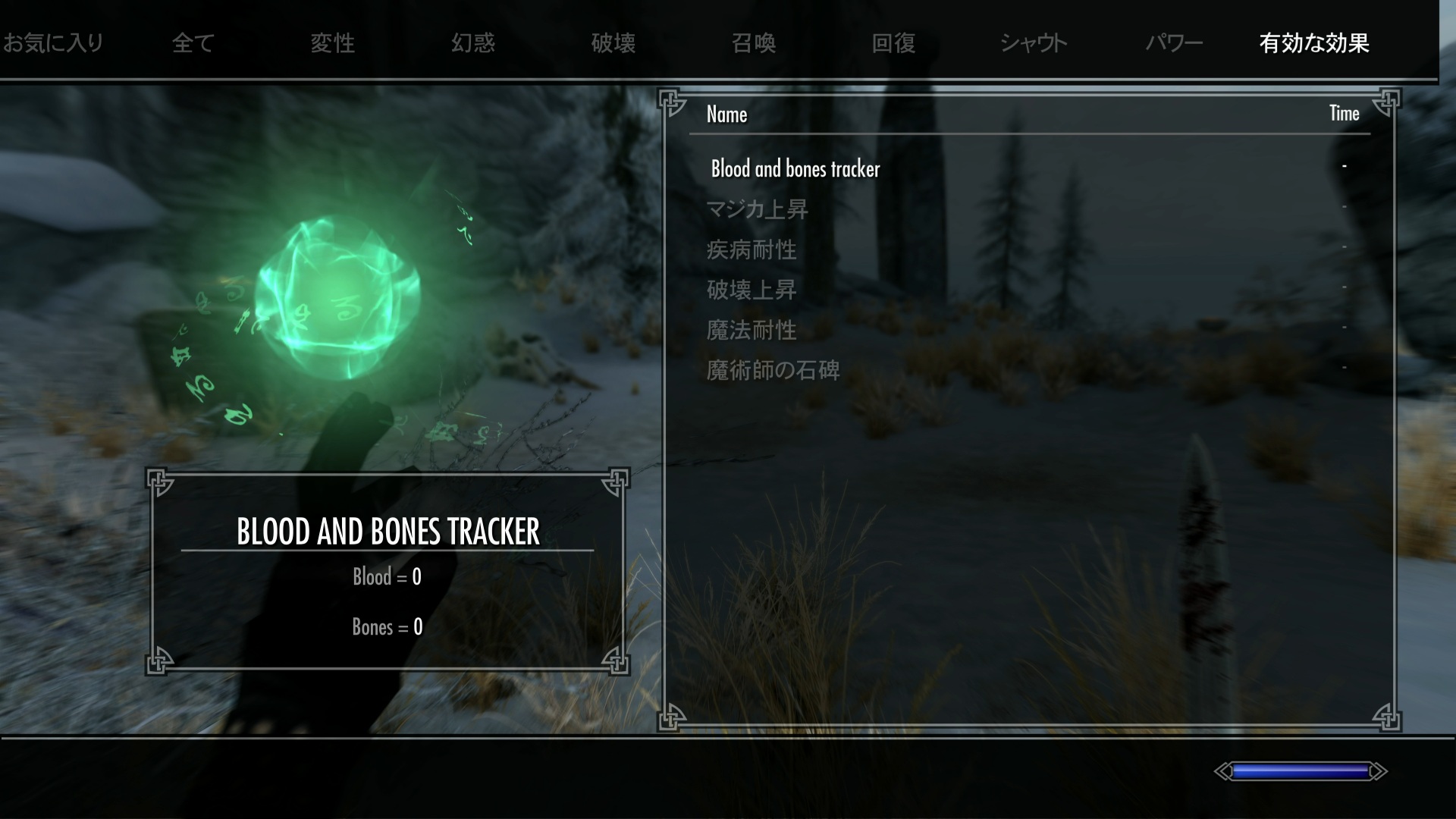Select the Blood and bones tracker entry
The height and width of the screenshot is (819, 1456).
click(x=795, y=168)
